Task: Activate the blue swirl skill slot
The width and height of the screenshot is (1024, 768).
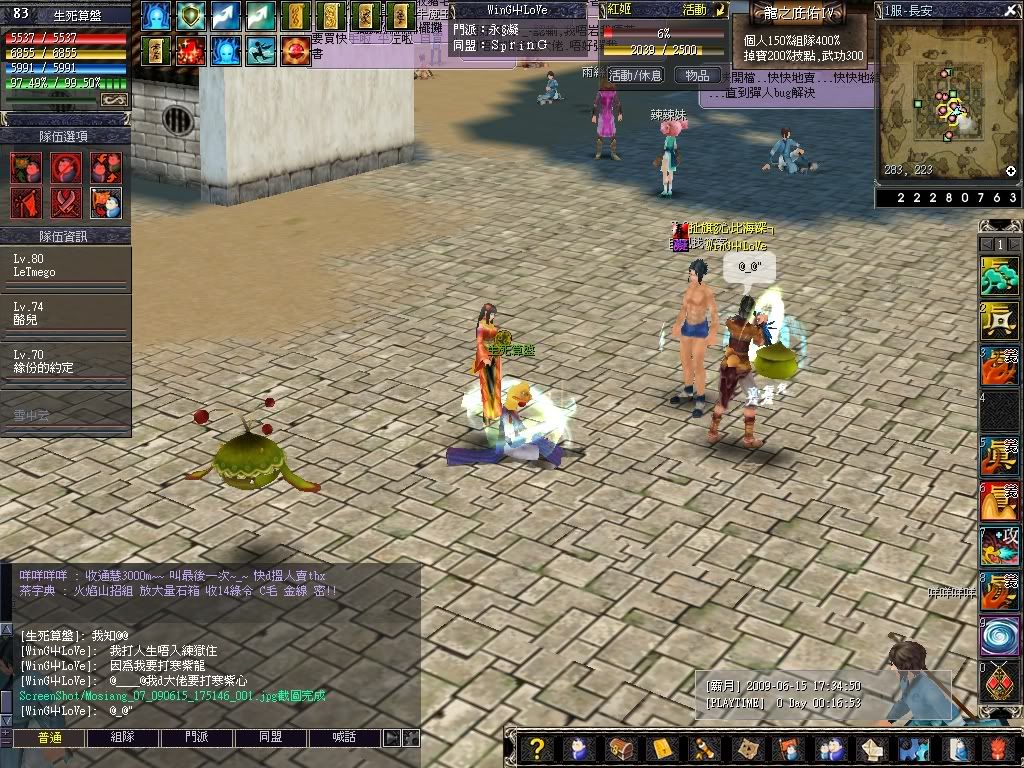Action: (x=998, y=636)
